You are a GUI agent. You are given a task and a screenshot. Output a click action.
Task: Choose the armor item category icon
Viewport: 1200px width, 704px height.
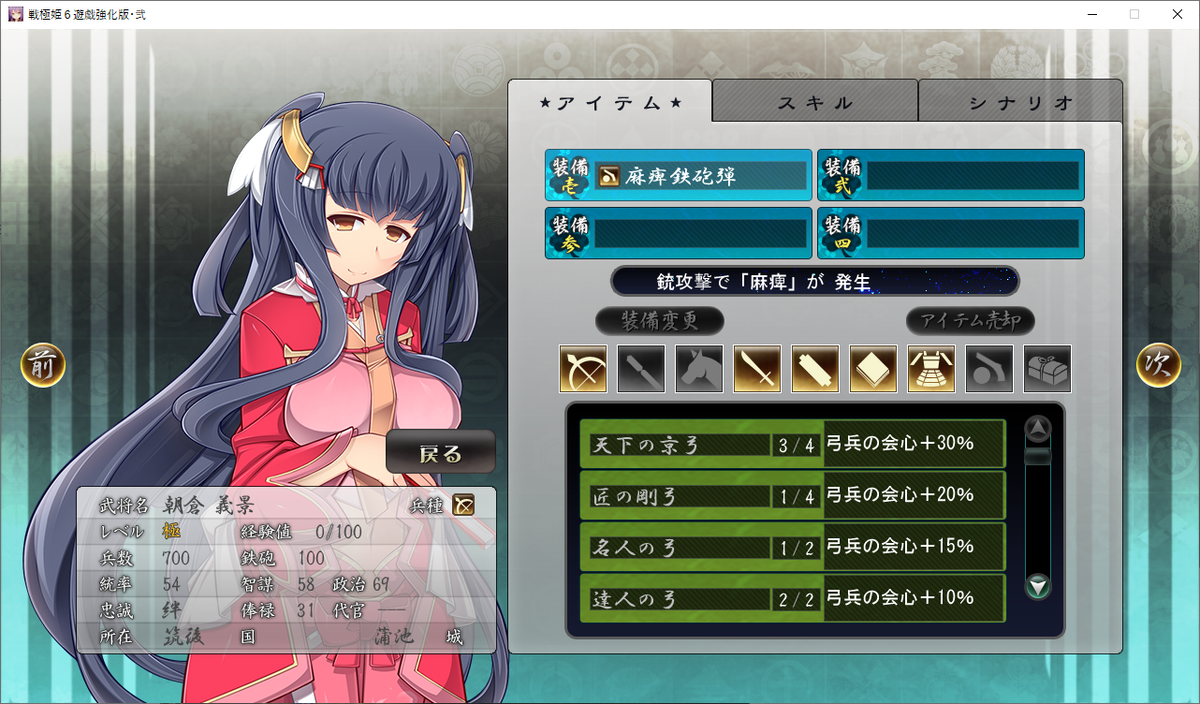[931, 369]
